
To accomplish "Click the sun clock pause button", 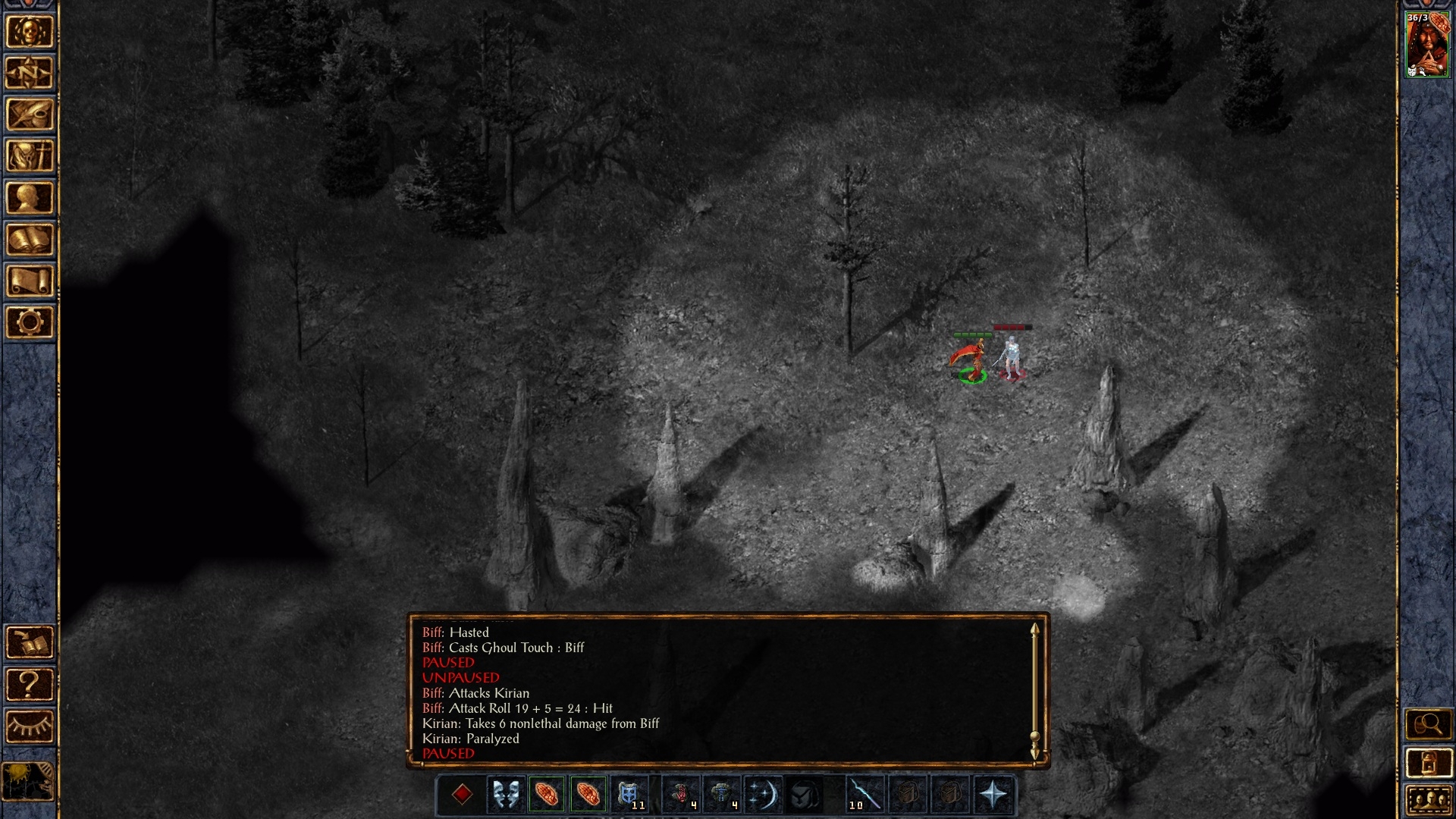I will [29, 781].
